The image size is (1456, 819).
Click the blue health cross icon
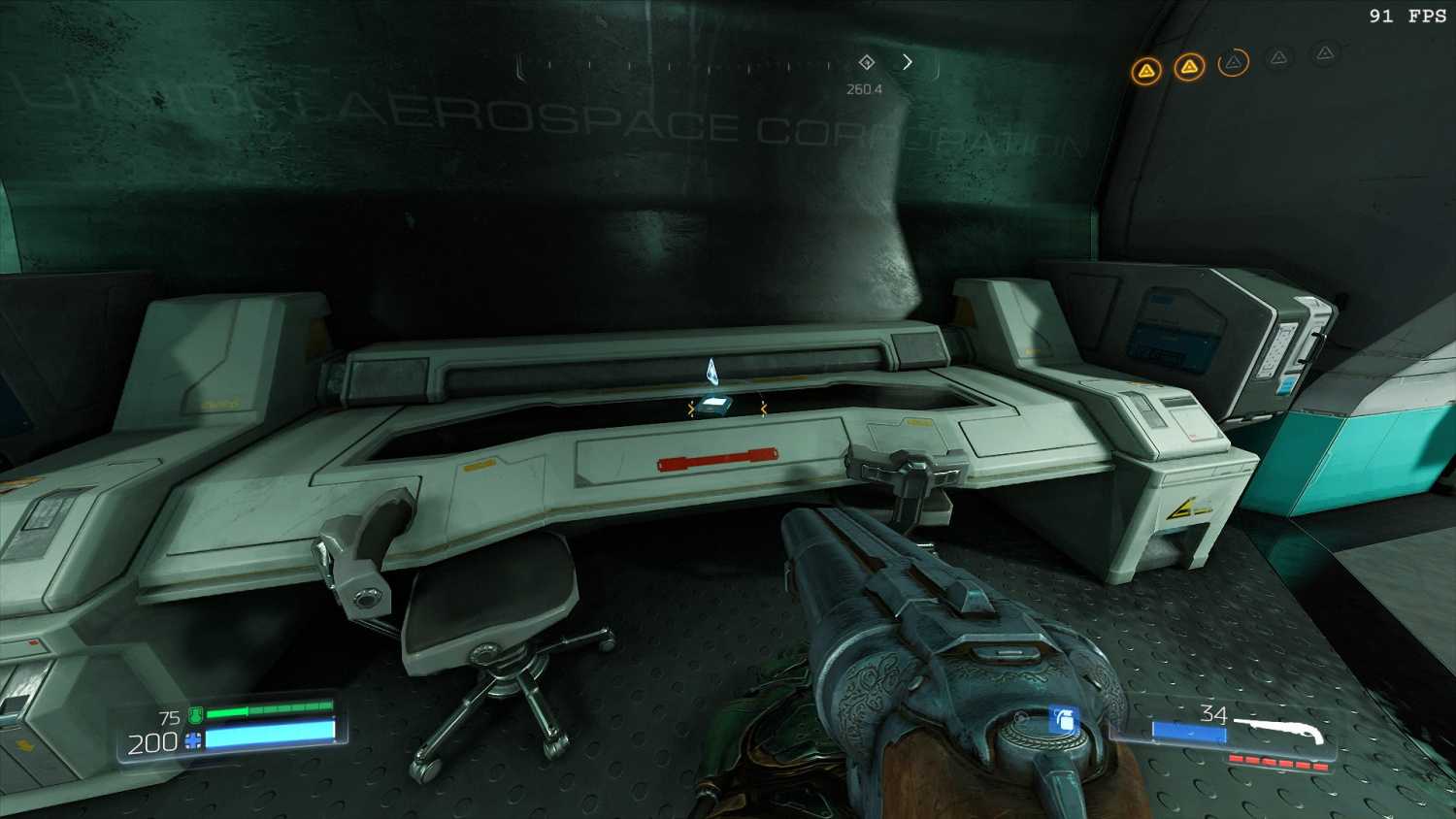click(193, 742)
